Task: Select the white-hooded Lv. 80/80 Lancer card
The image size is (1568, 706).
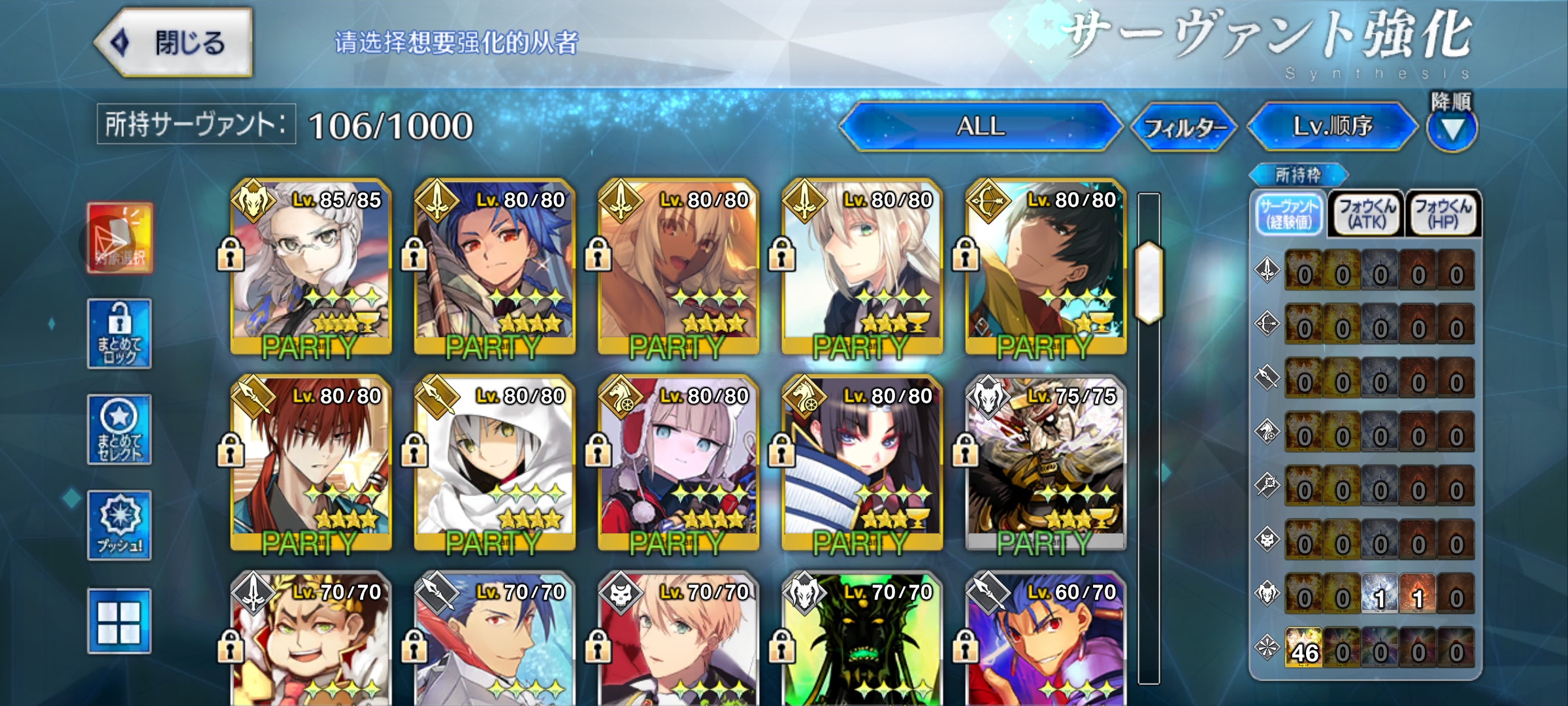Action: point(495,464)
